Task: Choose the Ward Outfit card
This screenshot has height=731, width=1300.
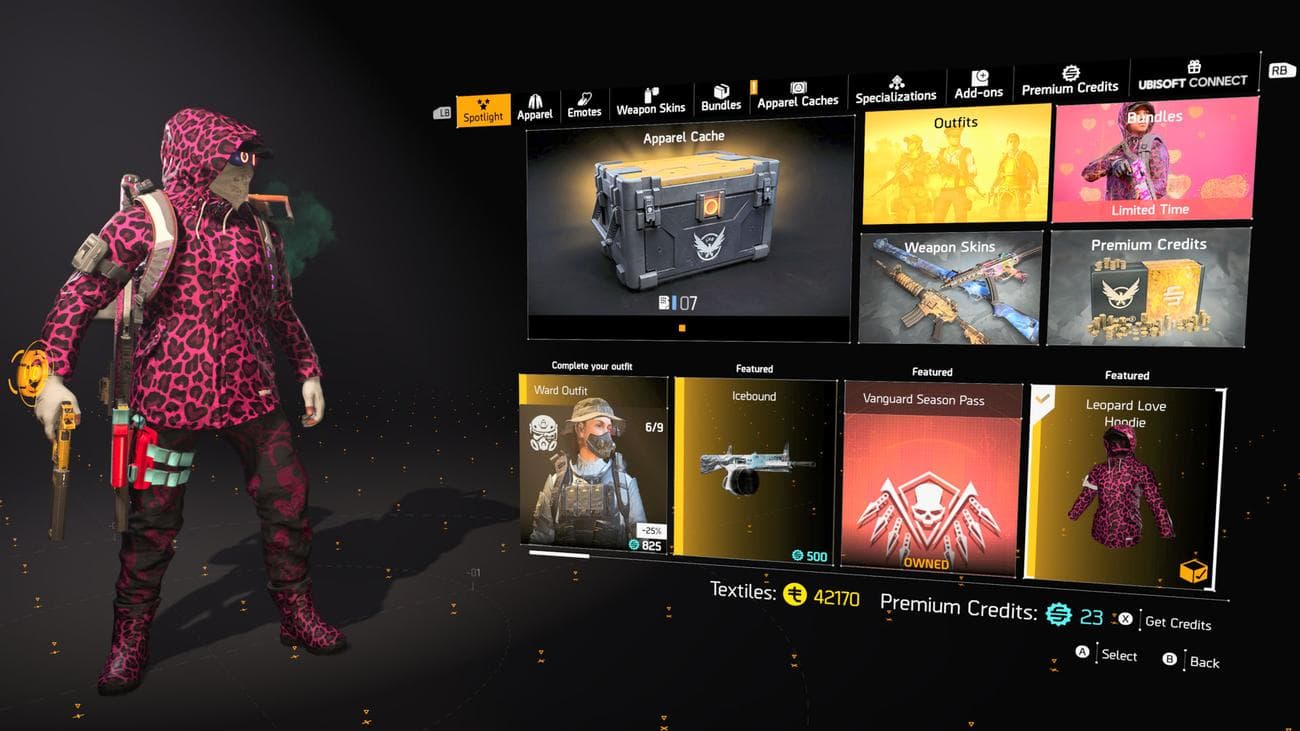Action: click(x=594, y=463)
